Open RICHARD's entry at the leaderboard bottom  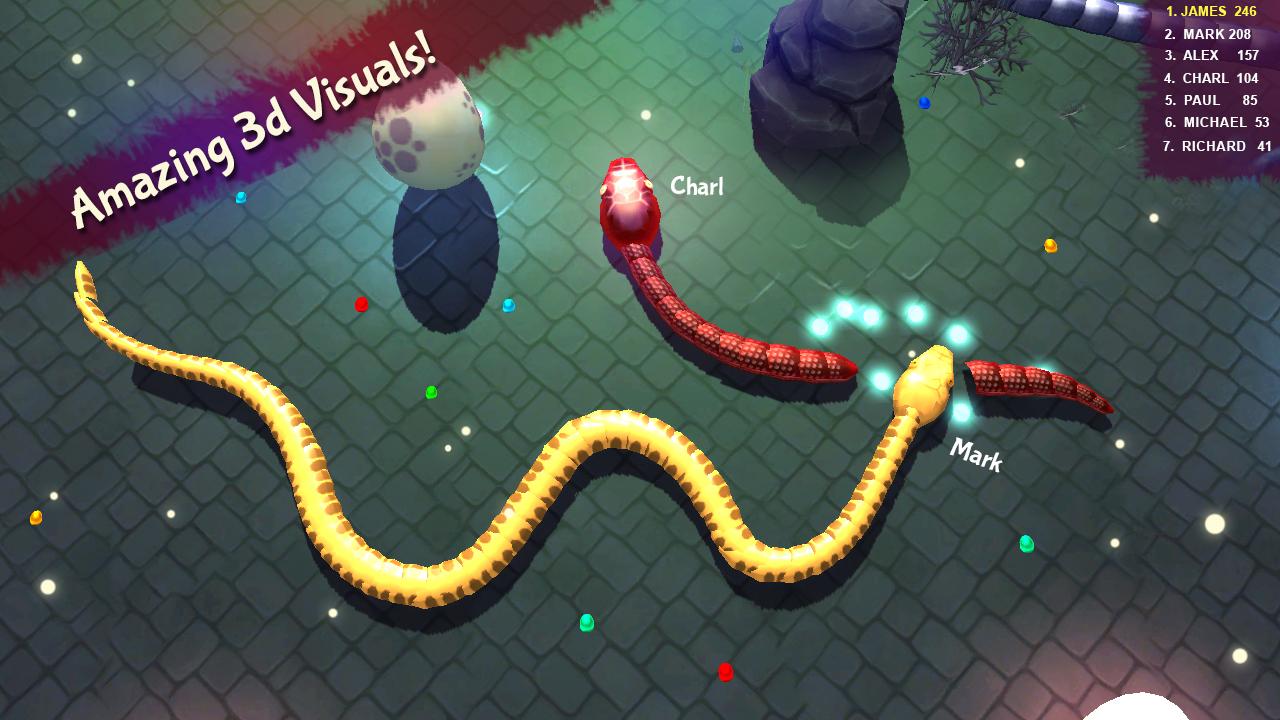pos(1212,145)
